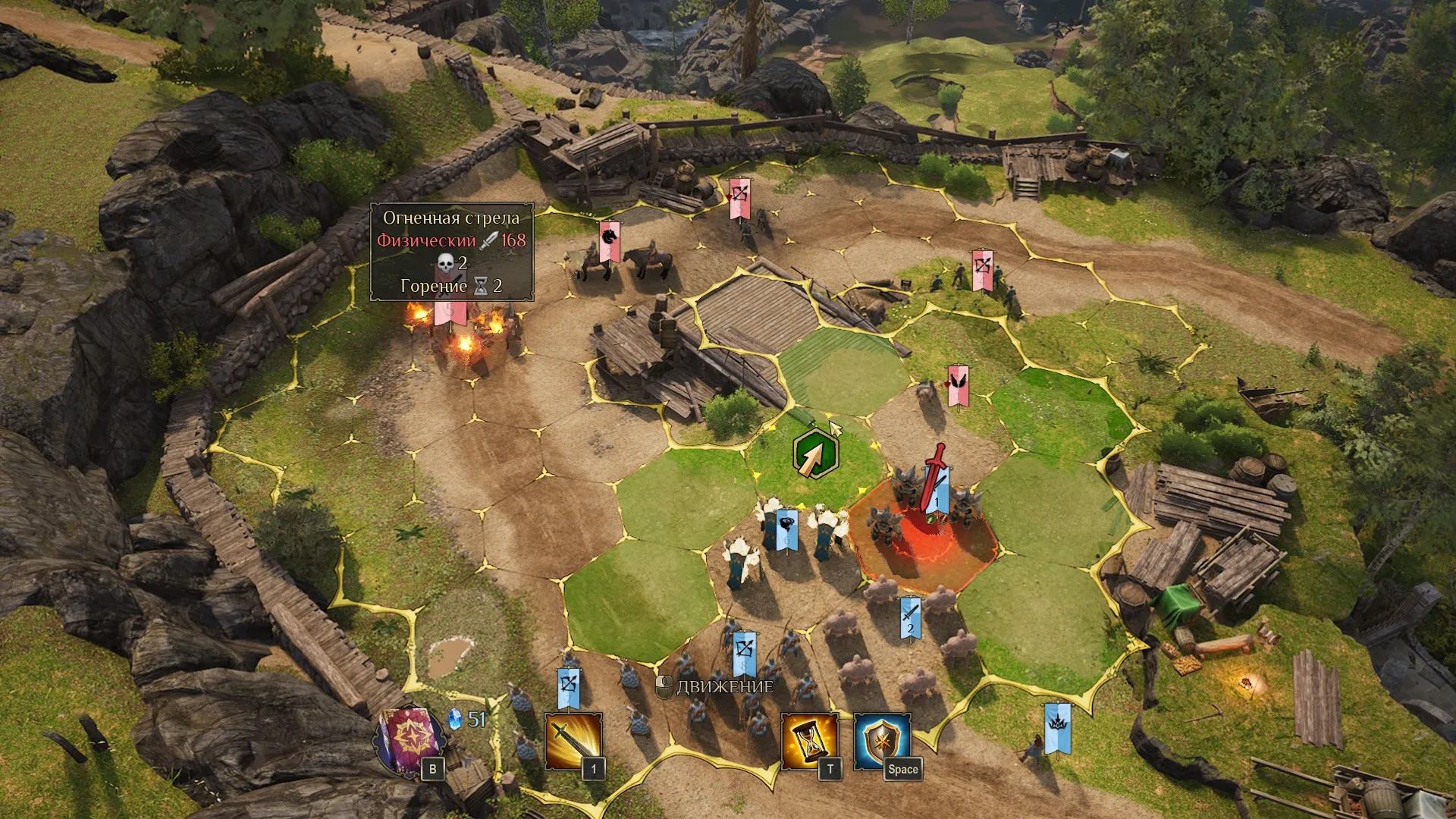Target the enemy banner with black wings
The width and height of the screenshot is (1456, 819).
tap(959, 383)
